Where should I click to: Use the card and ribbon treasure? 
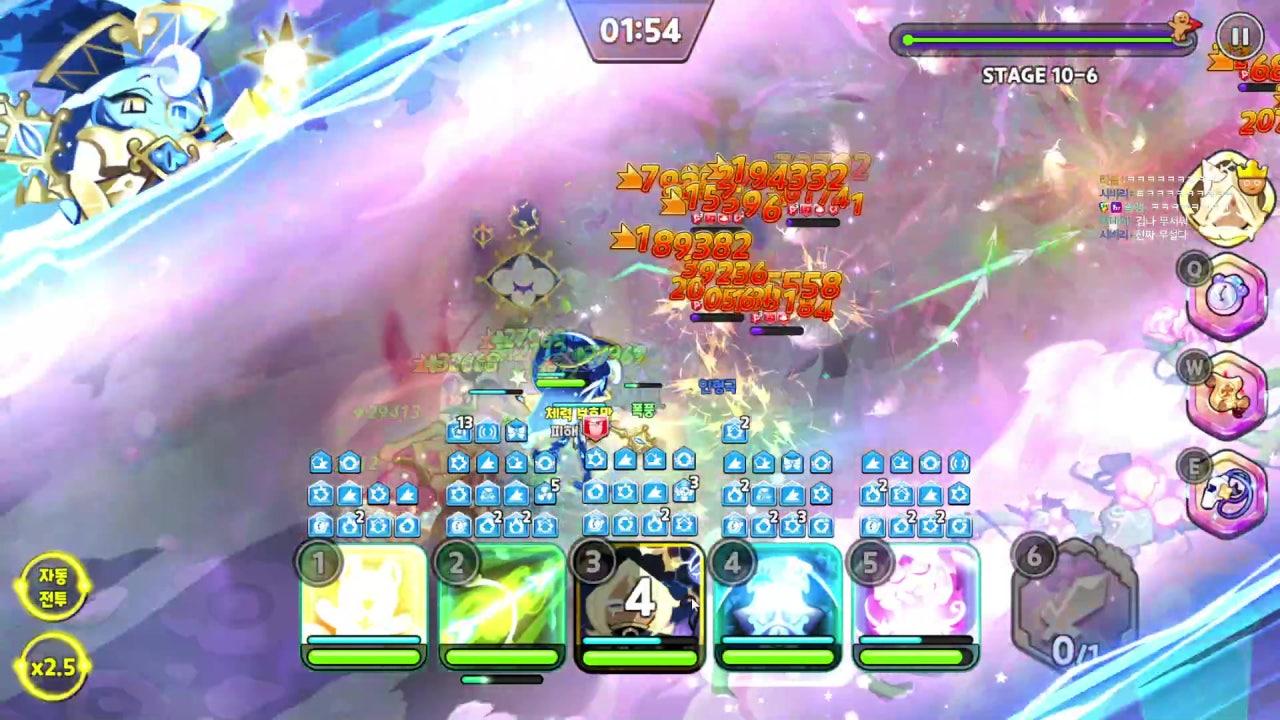(x=1227, y=491)
